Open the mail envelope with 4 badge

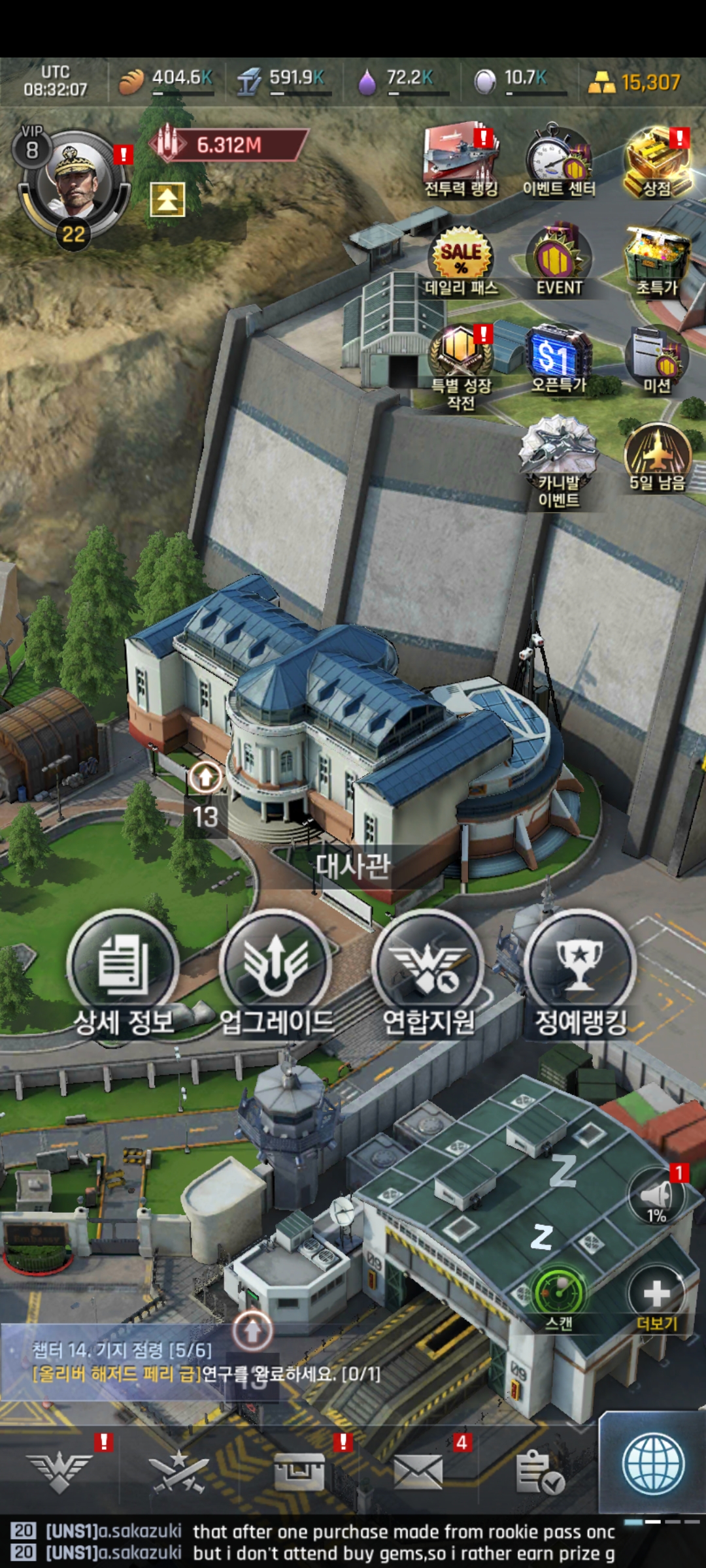pos(418,1473)
